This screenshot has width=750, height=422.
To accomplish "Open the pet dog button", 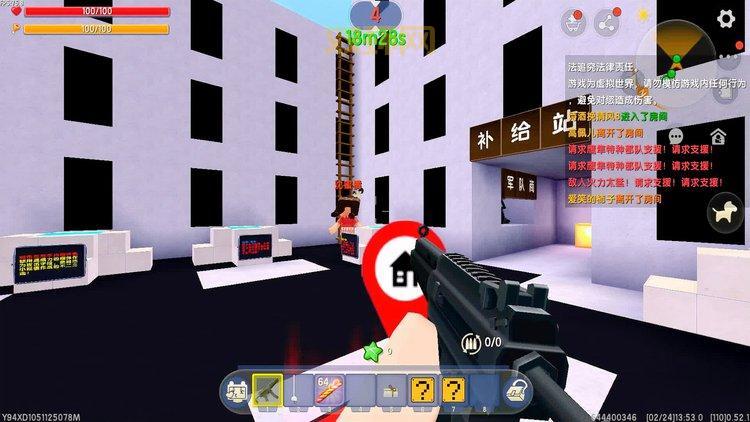I will point(720,211).
